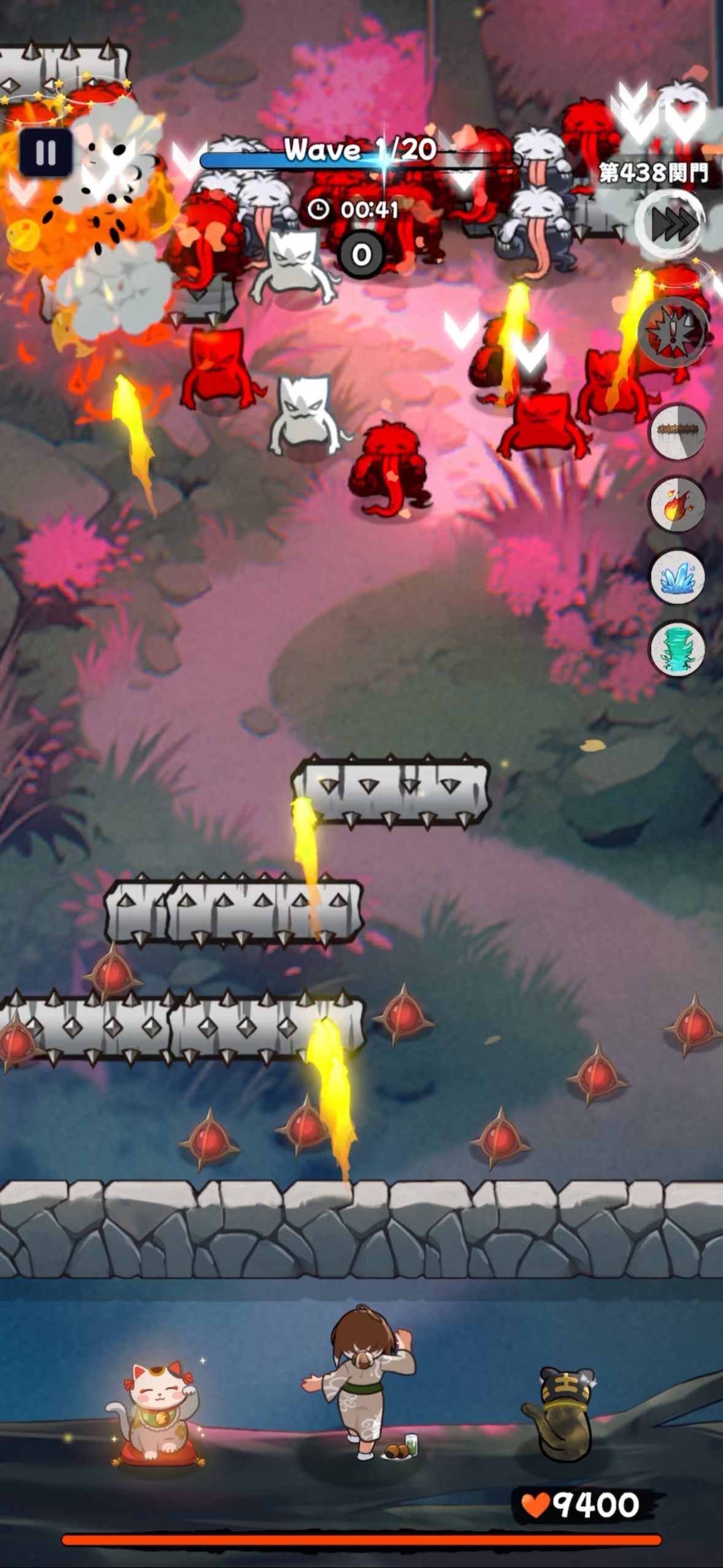Toggle the fast-forward speed button
723x1568 pixels.
671,225
